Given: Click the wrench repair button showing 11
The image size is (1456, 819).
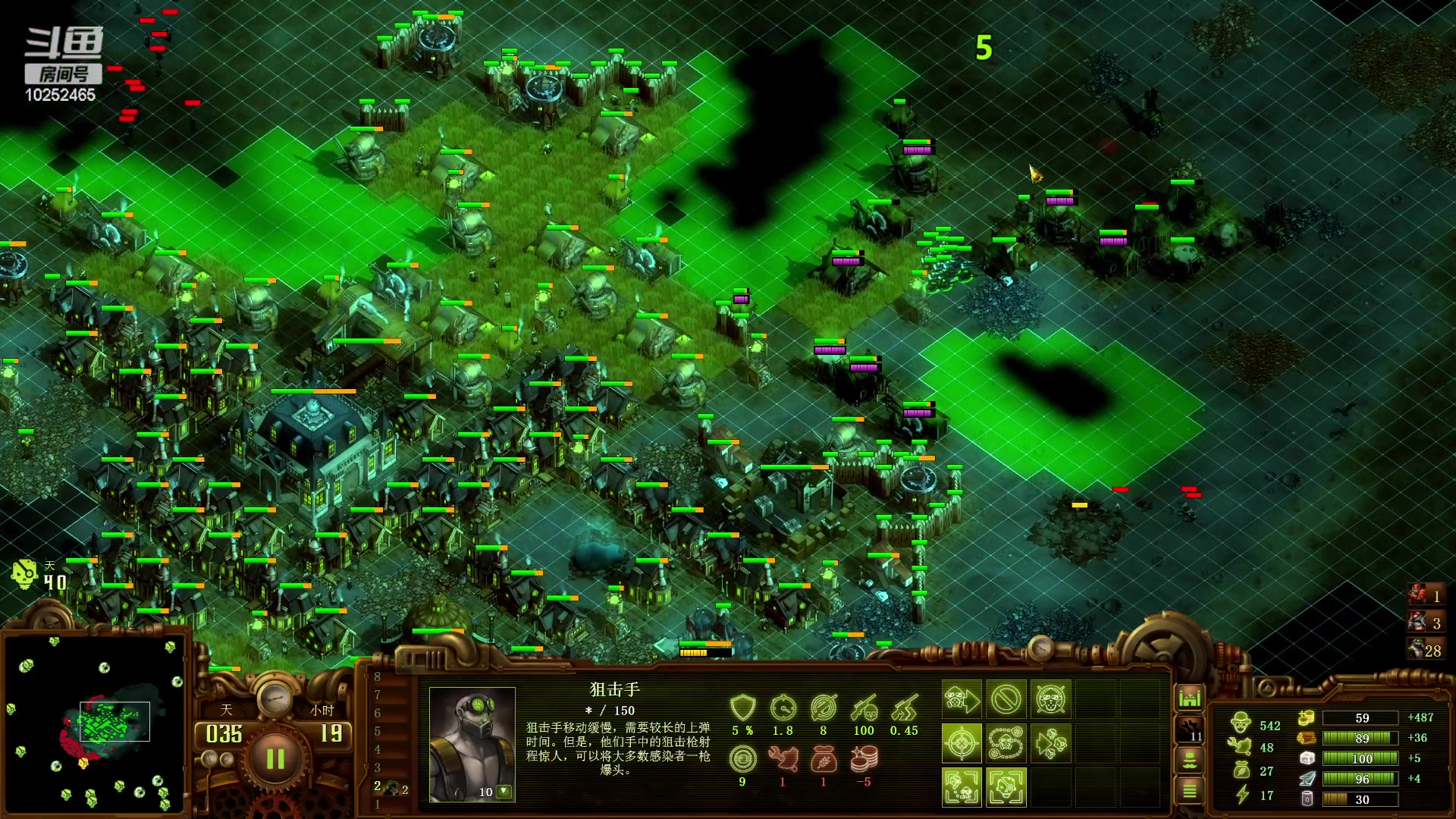Looking at the screenshot, I should coord(1190,730).
